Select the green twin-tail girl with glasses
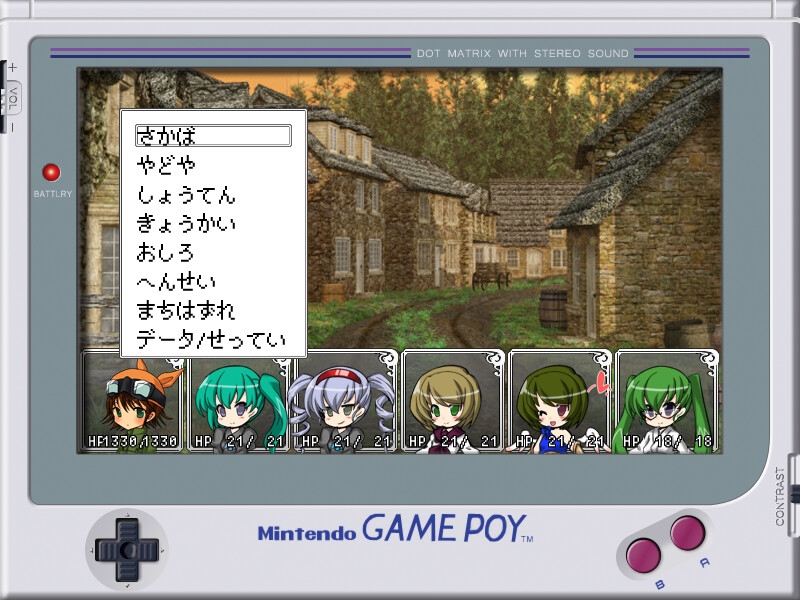This screenshot has width=800, height=600. point(667,401)
